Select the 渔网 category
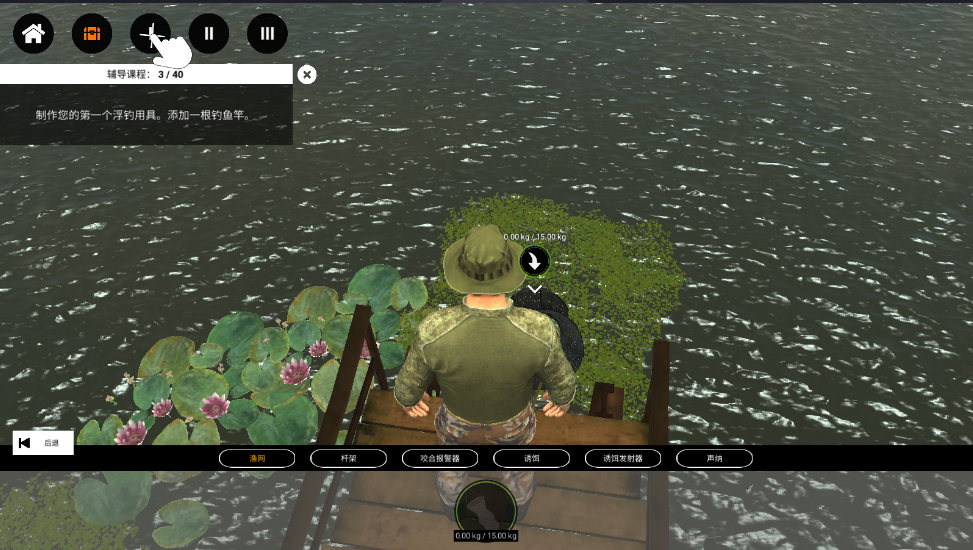Screen dimensions: 973x550 click(258, 458)
